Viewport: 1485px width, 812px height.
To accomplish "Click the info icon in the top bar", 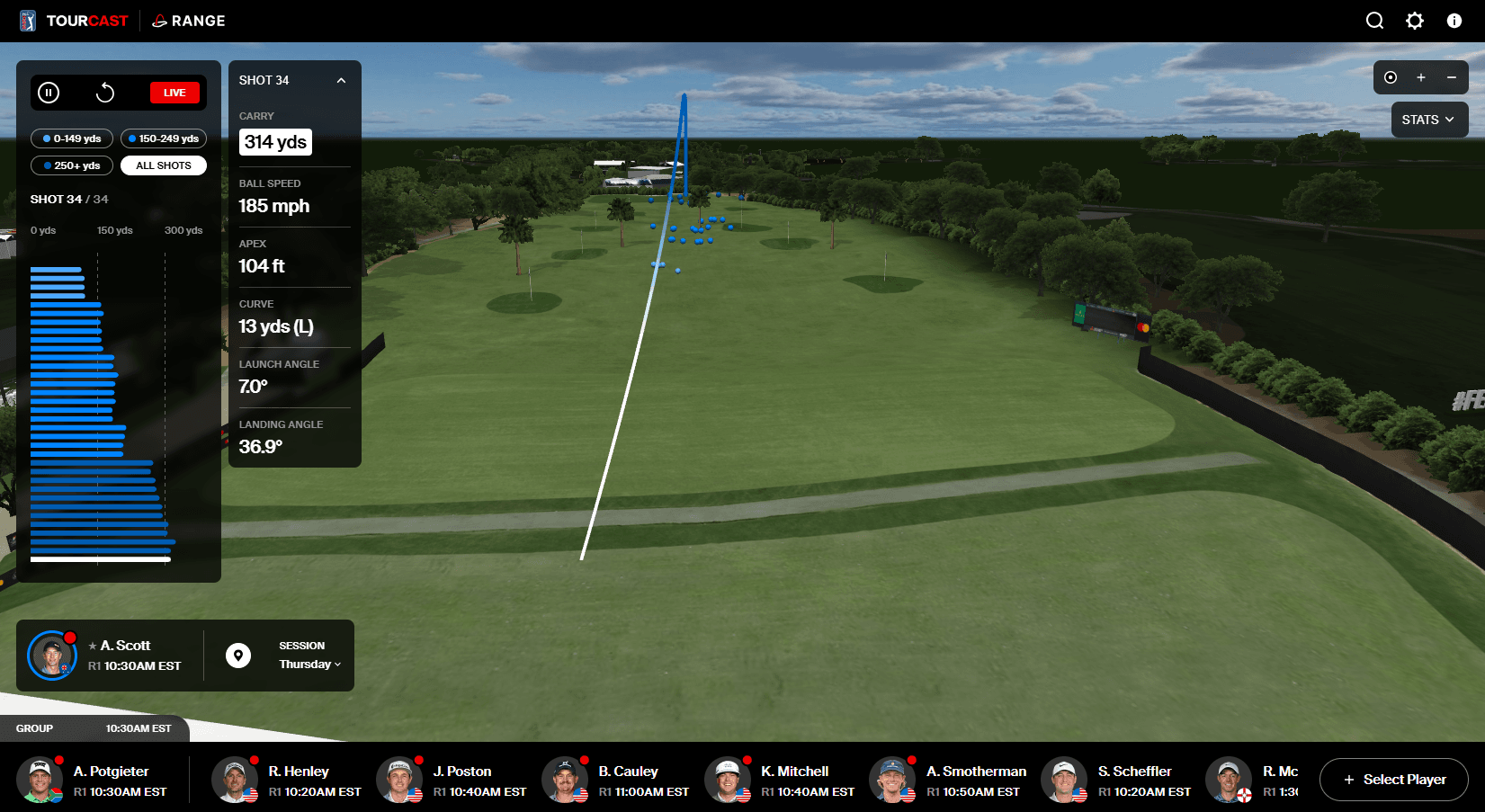I will pos(1454,20).
